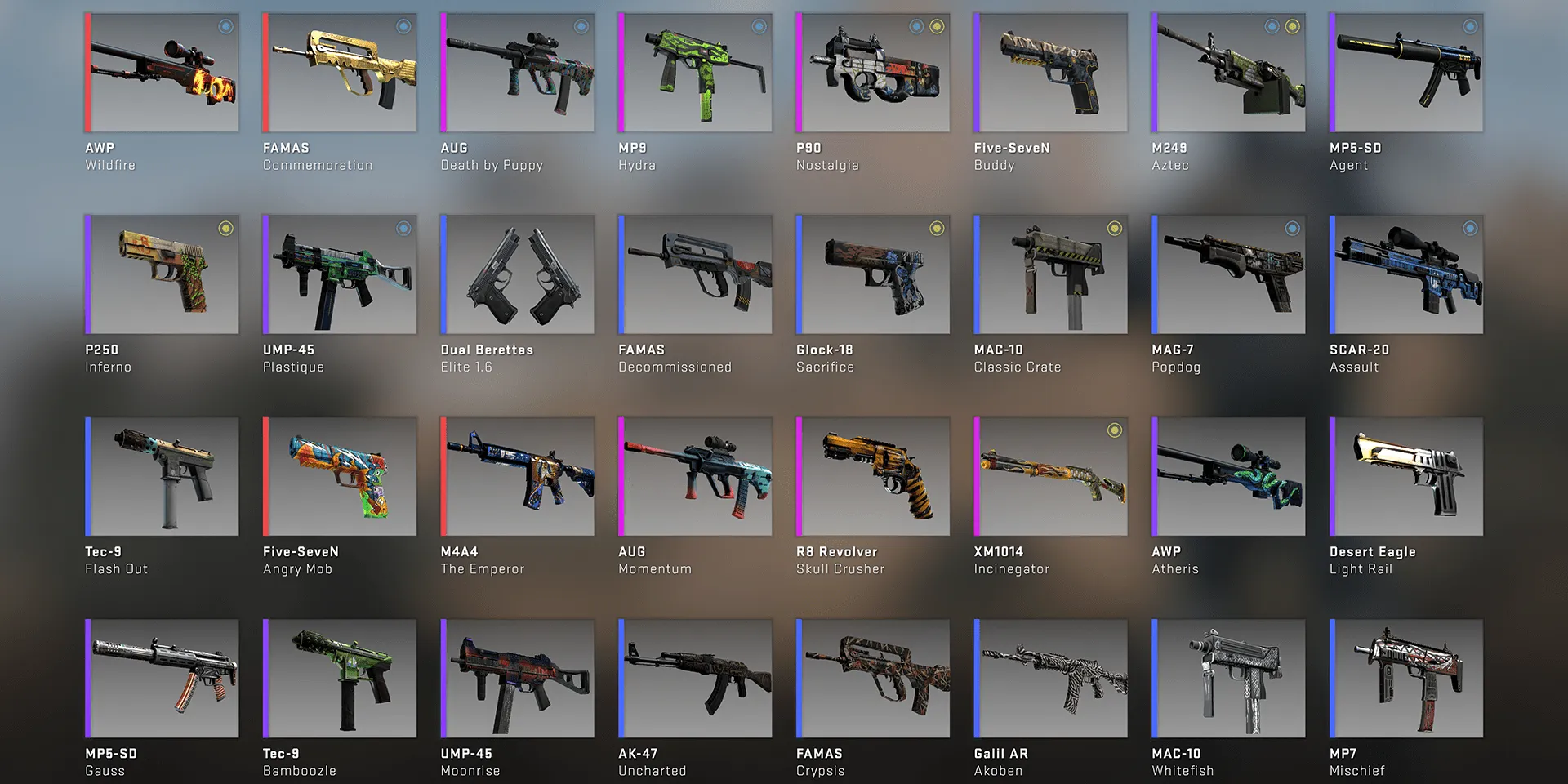Choose the Desert Eagle Light Rail skin
Viewport: 1568px width, 784px height.
click(x=1406, y=477)
